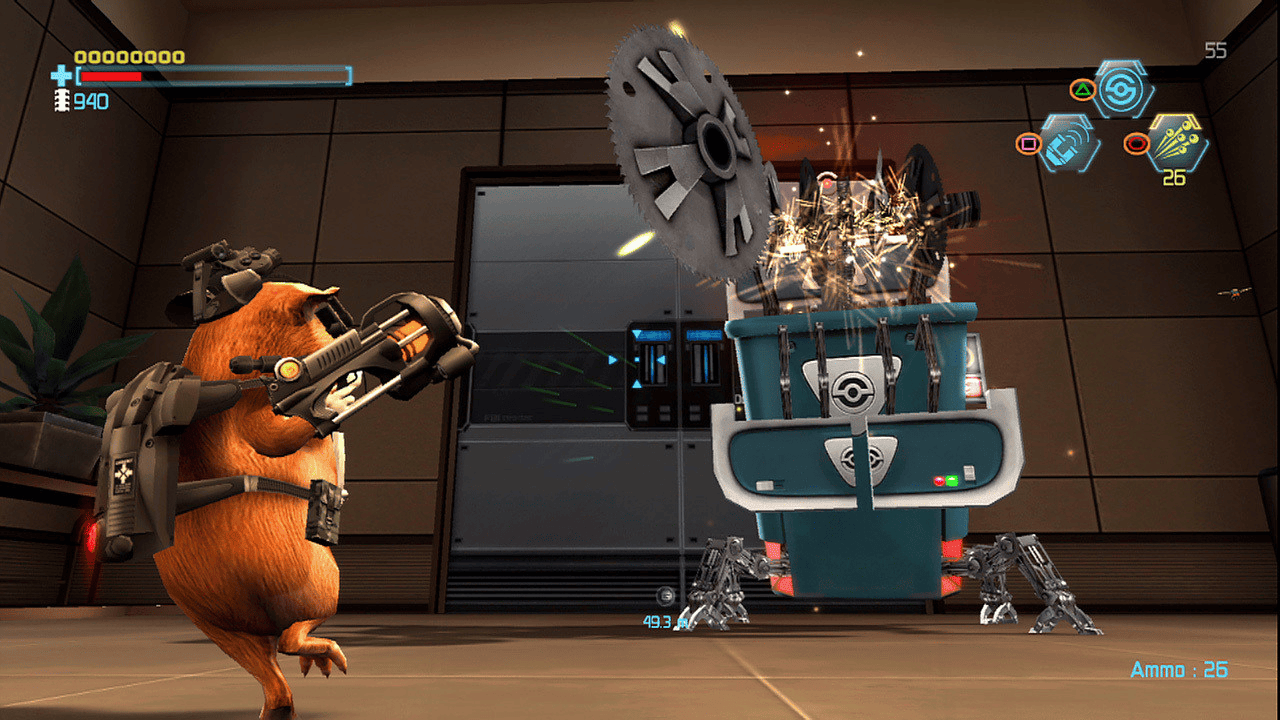Image resolution: width=1280 pixels, height=720 pixels.
Task: Click the 00000000 score display
Action: point(128,58)
